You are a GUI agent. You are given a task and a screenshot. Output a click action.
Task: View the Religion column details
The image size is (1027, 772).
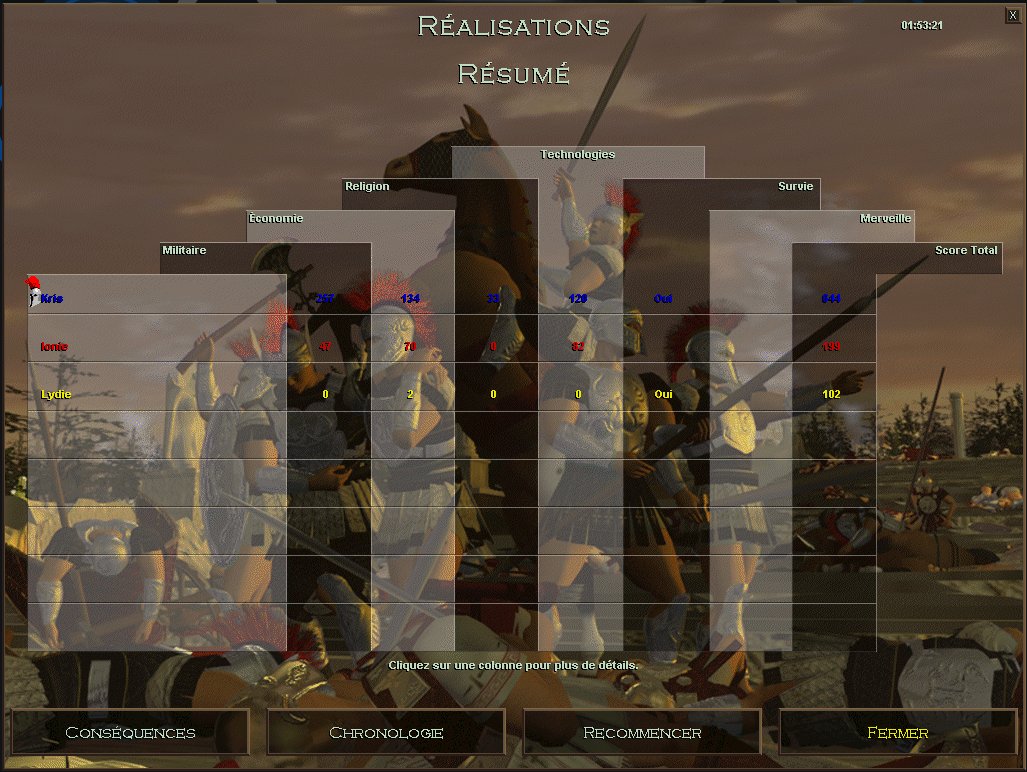coord(368,186)
